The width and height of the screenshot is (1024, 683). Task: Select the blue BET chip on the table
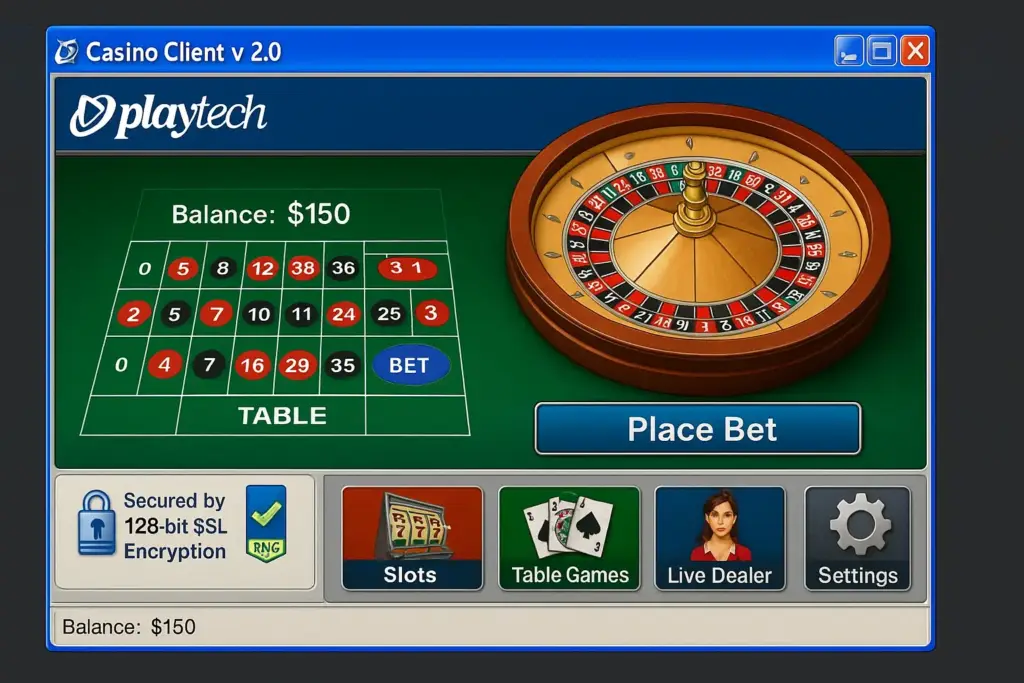click(410, 365)
